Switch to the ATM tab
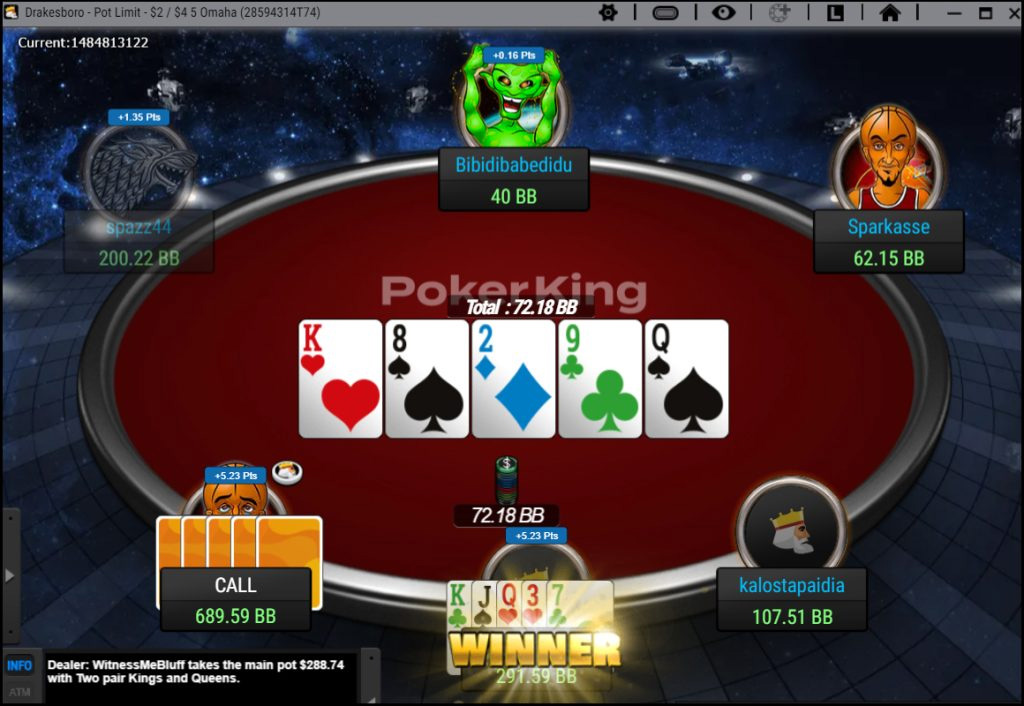 click(20, 691)
